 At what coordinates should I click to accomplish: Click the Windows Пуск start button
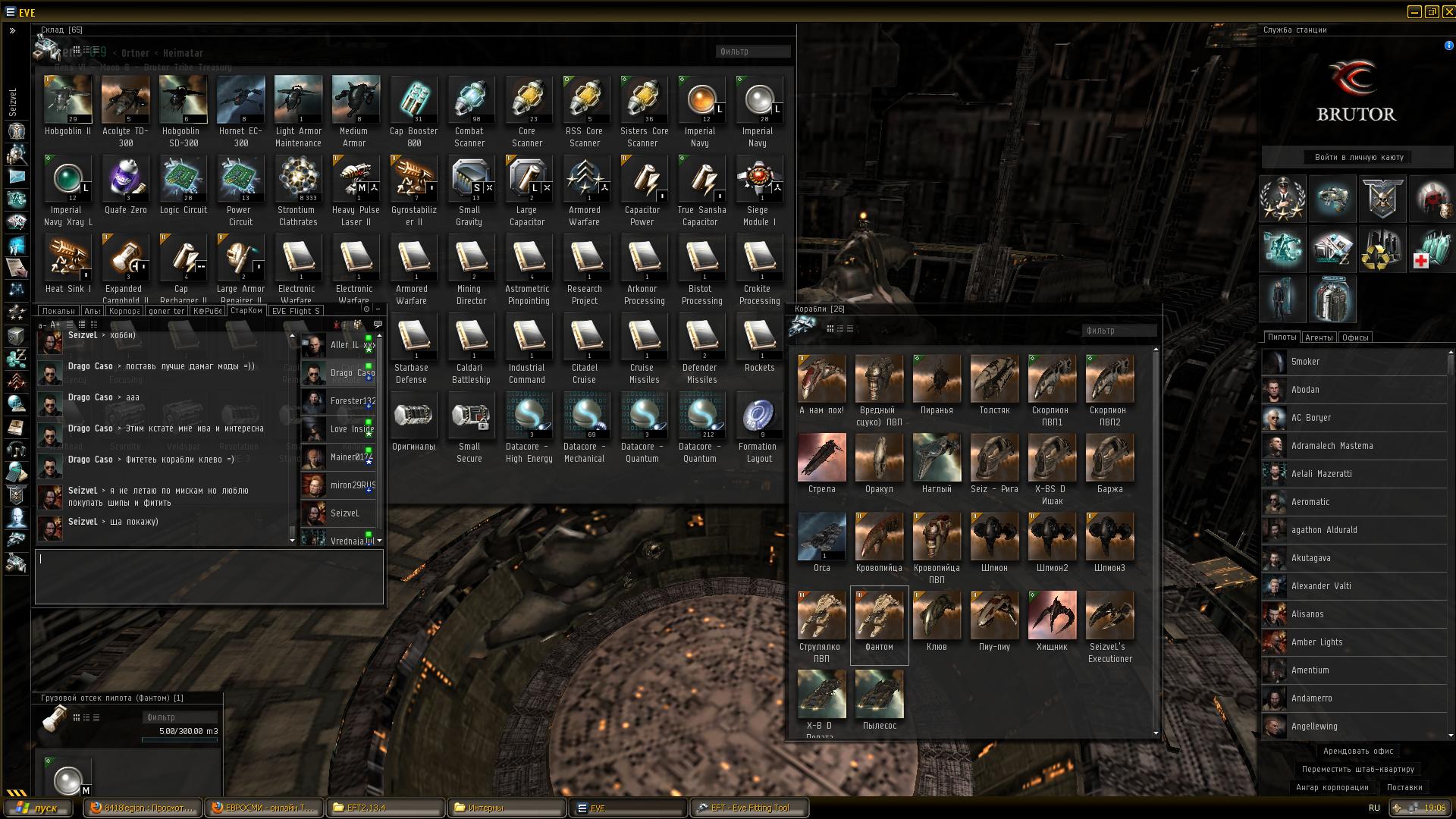[x=39, y=808]
